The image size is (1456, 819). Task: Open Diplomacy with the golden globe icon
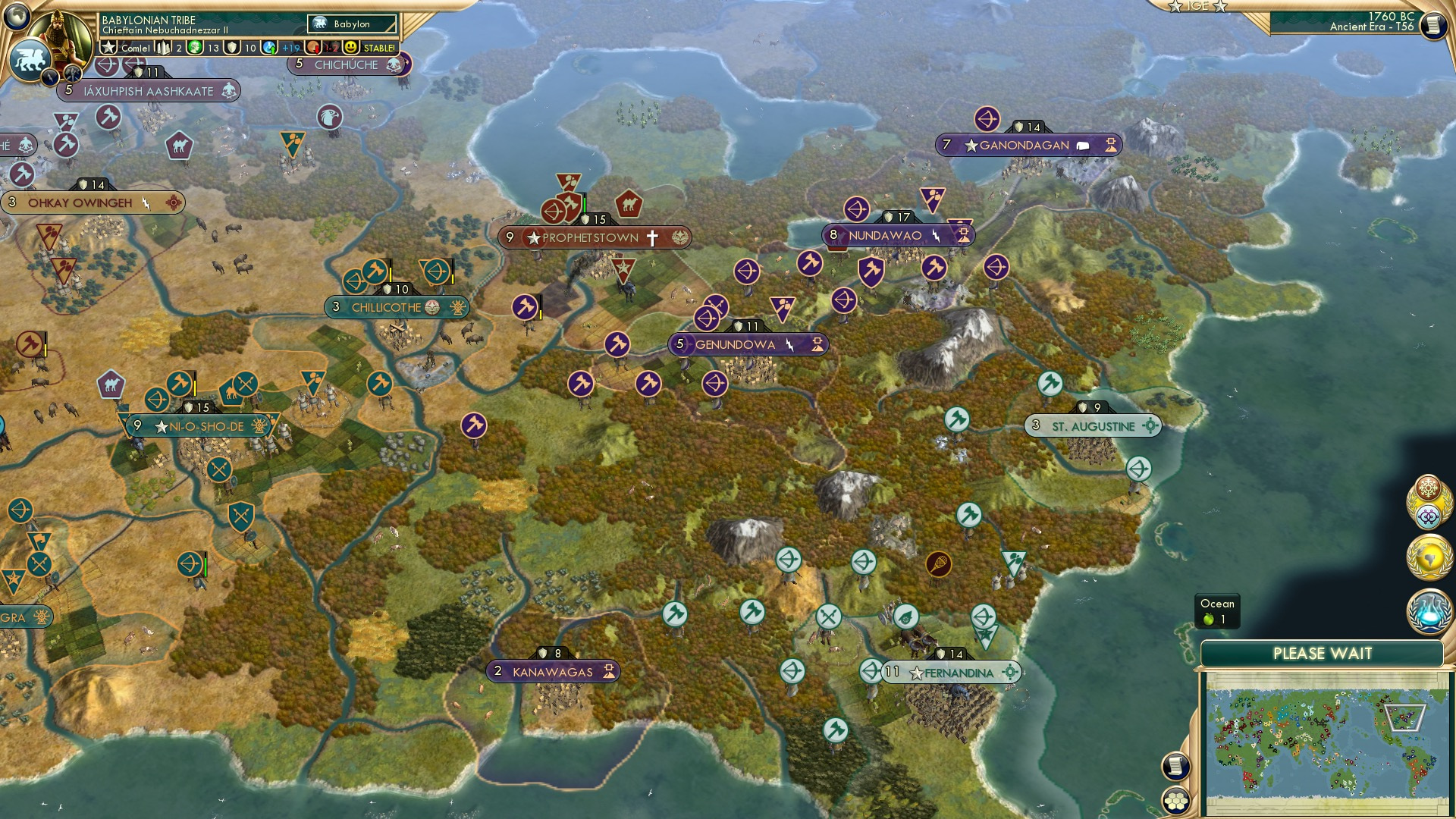[1428, 559]
